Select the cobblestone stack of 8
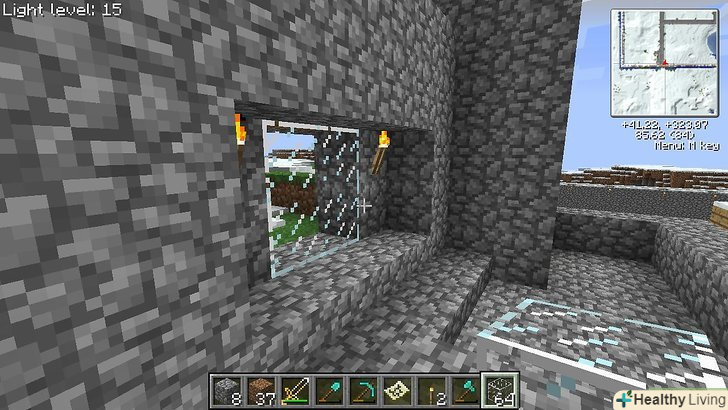728x410 pixels. [x=226, y=391]
